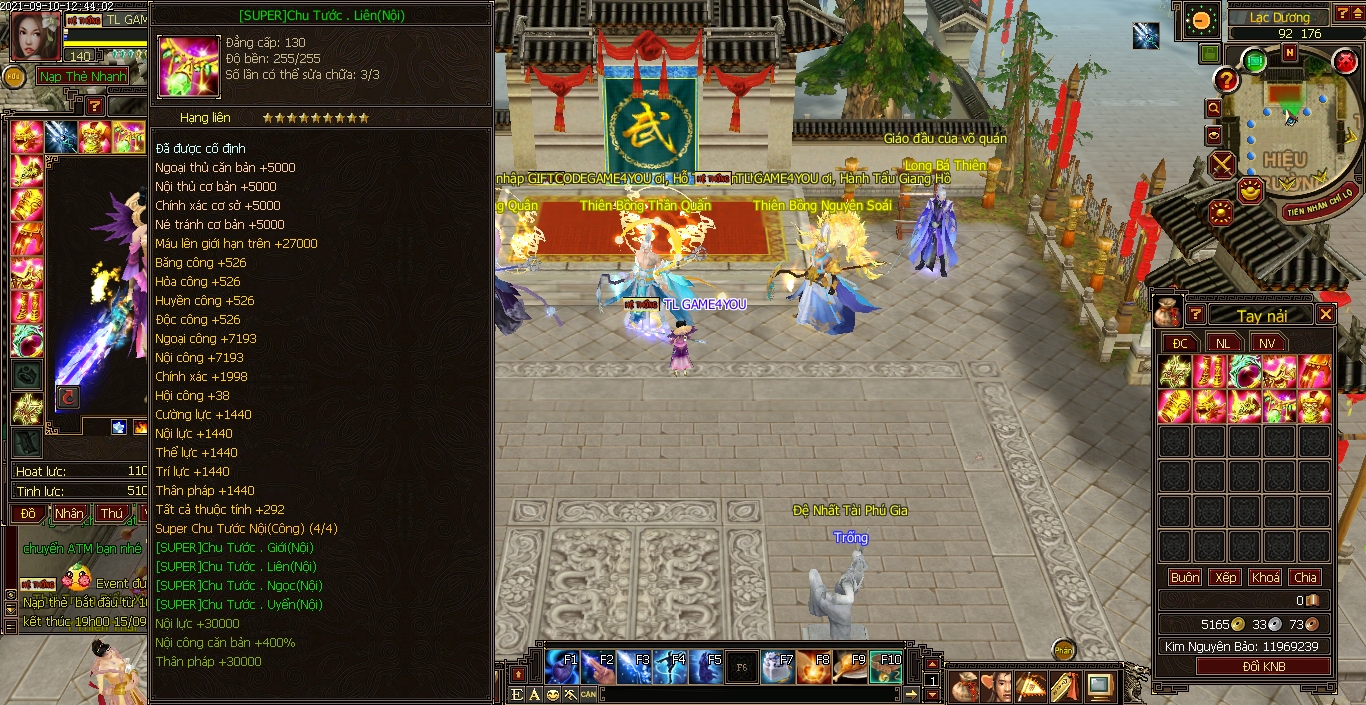Activate the F1 skill on the hotbar

(x=562, y=666)
